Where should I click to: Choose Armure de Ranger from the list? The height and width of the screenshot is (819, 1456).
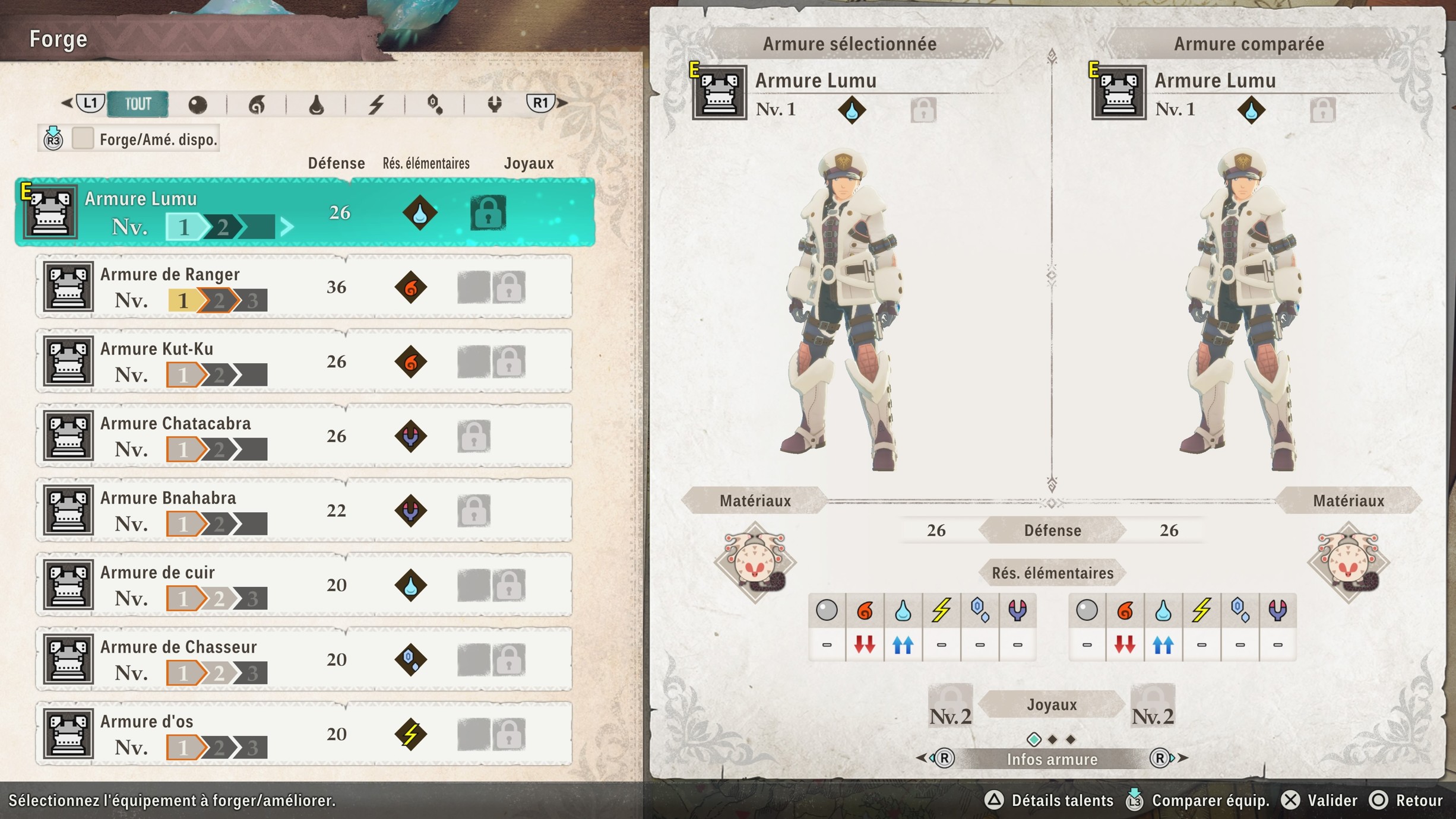pos(304,287)
